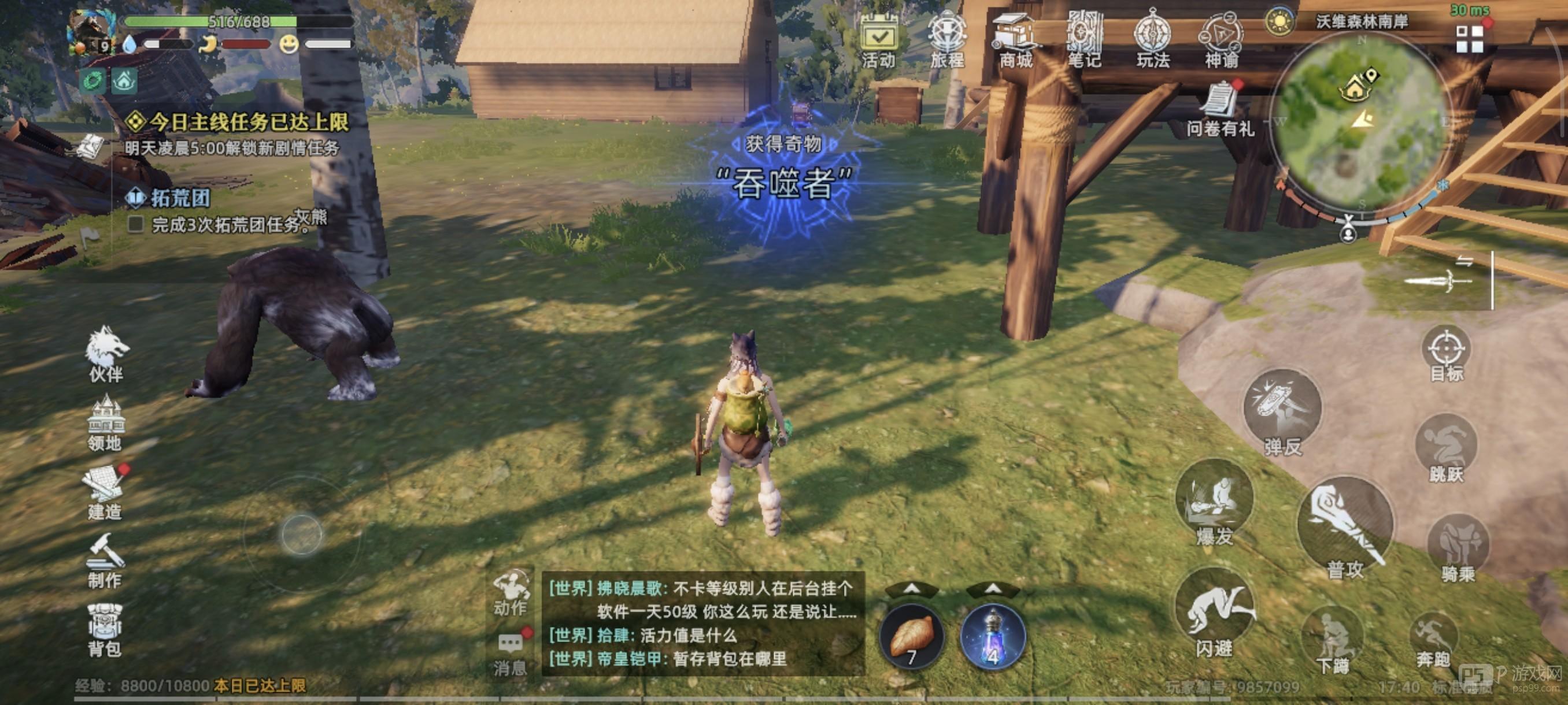Open the 旅程 journey panel

(948, 38)
